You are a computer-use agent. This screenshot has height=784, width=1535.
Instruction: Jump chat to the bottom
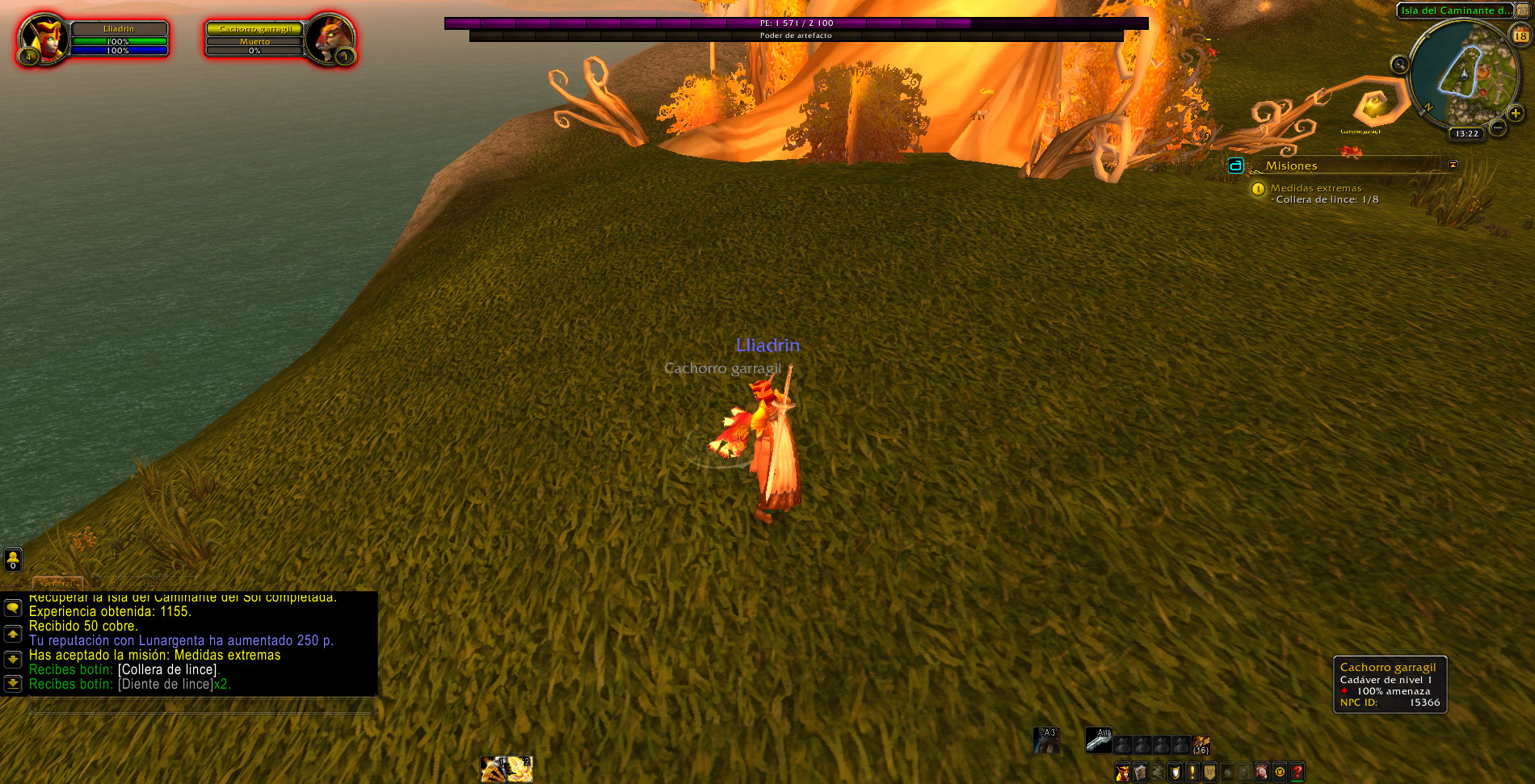pos(13,684)
